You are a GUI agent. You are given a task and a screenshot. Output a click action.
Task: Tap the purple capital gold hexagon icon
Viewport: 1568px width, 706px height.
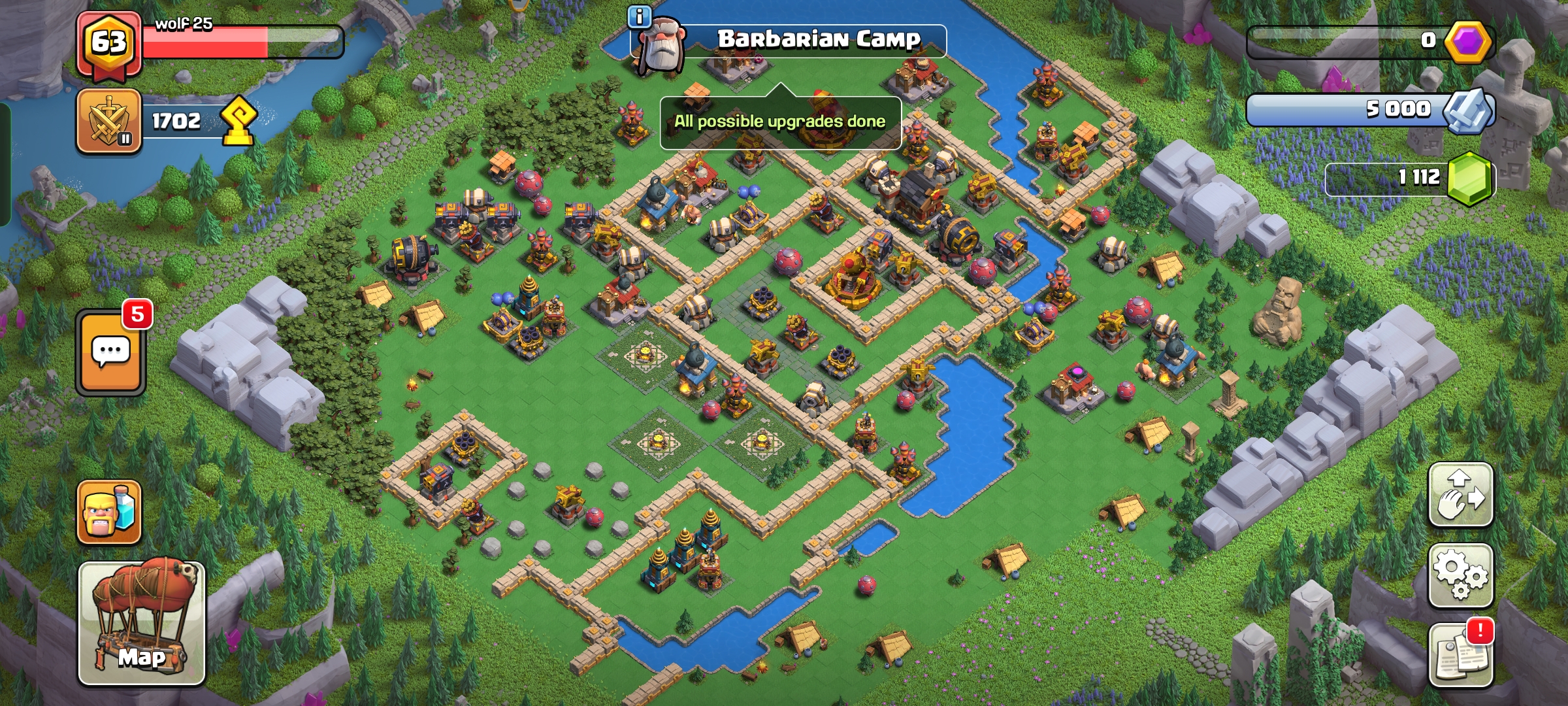[1468, 42]
